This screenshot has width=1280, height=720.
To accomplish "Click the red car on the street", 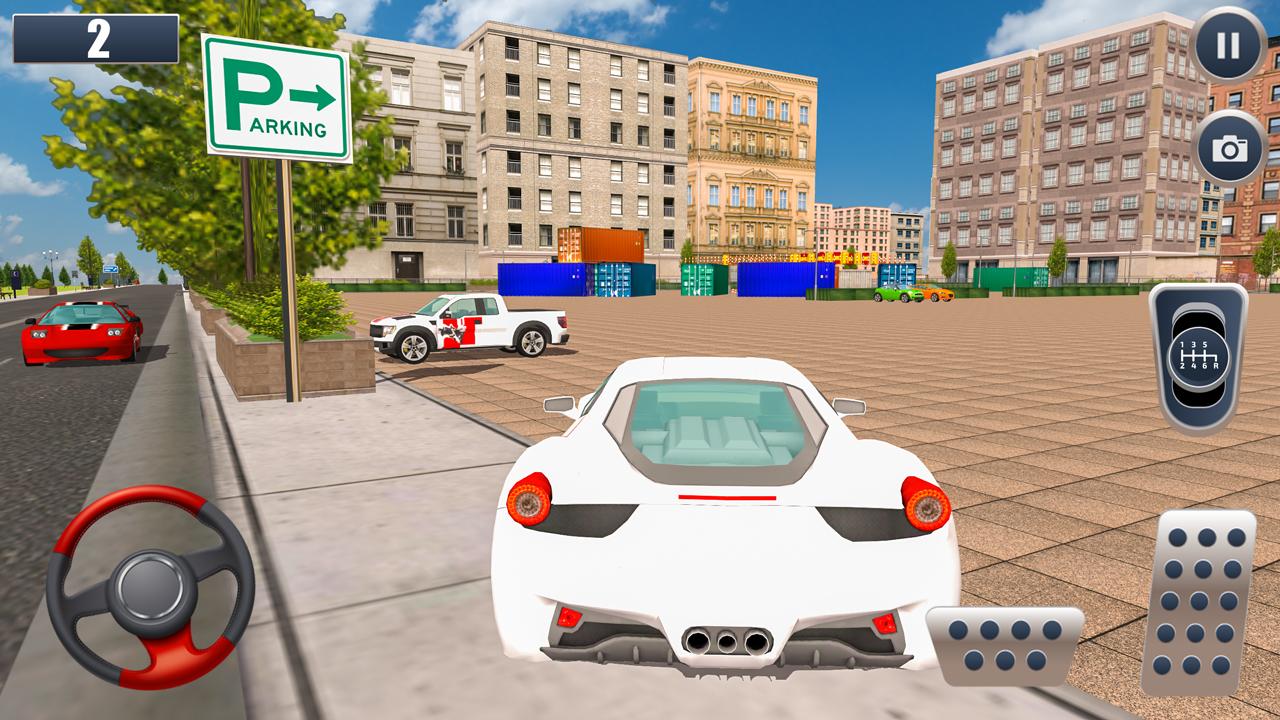I will 80,335.
